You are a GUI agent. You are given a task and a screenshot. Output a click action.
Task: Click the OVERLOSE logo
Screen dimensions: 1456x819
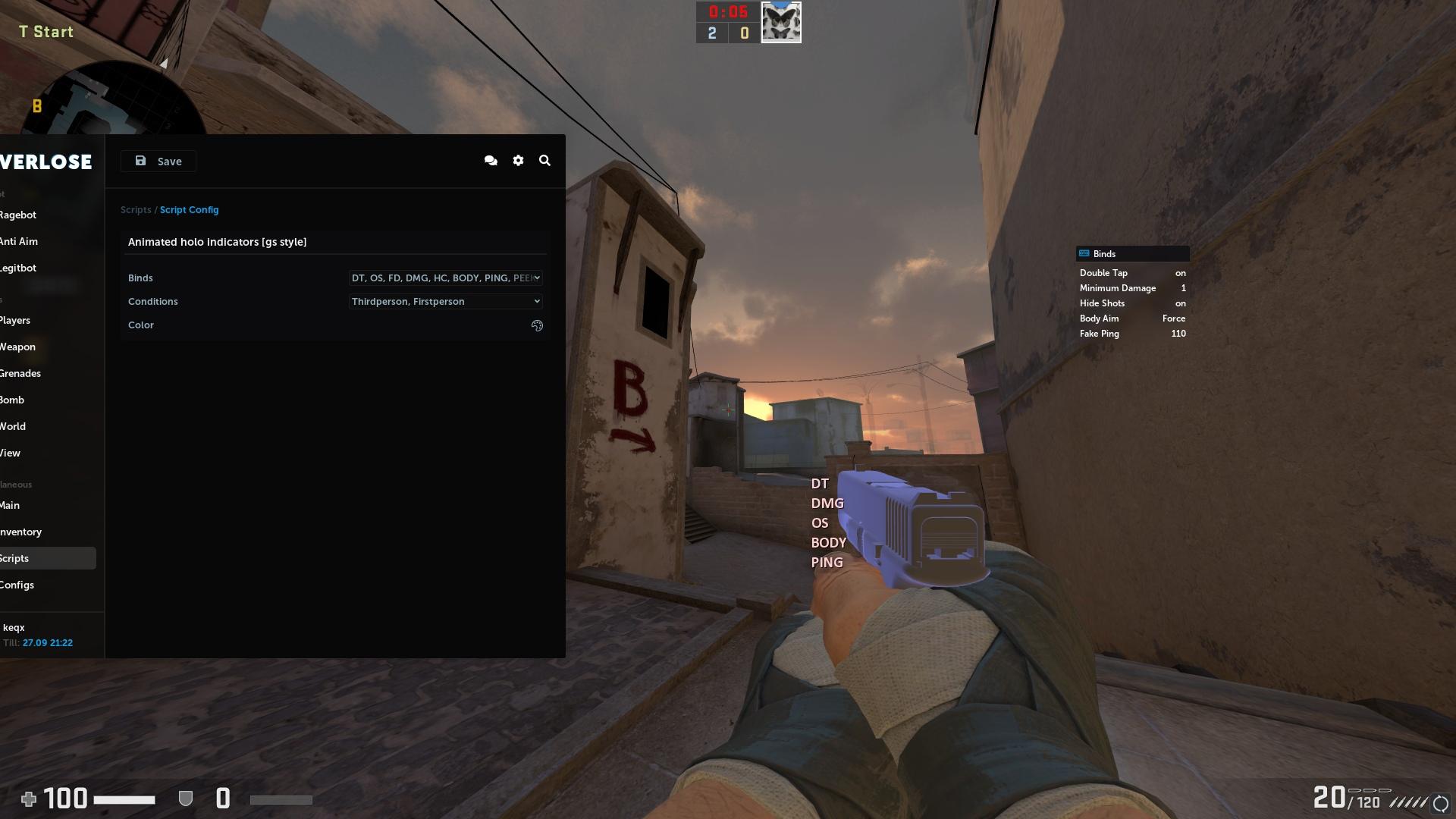click(x=45, y=162)
